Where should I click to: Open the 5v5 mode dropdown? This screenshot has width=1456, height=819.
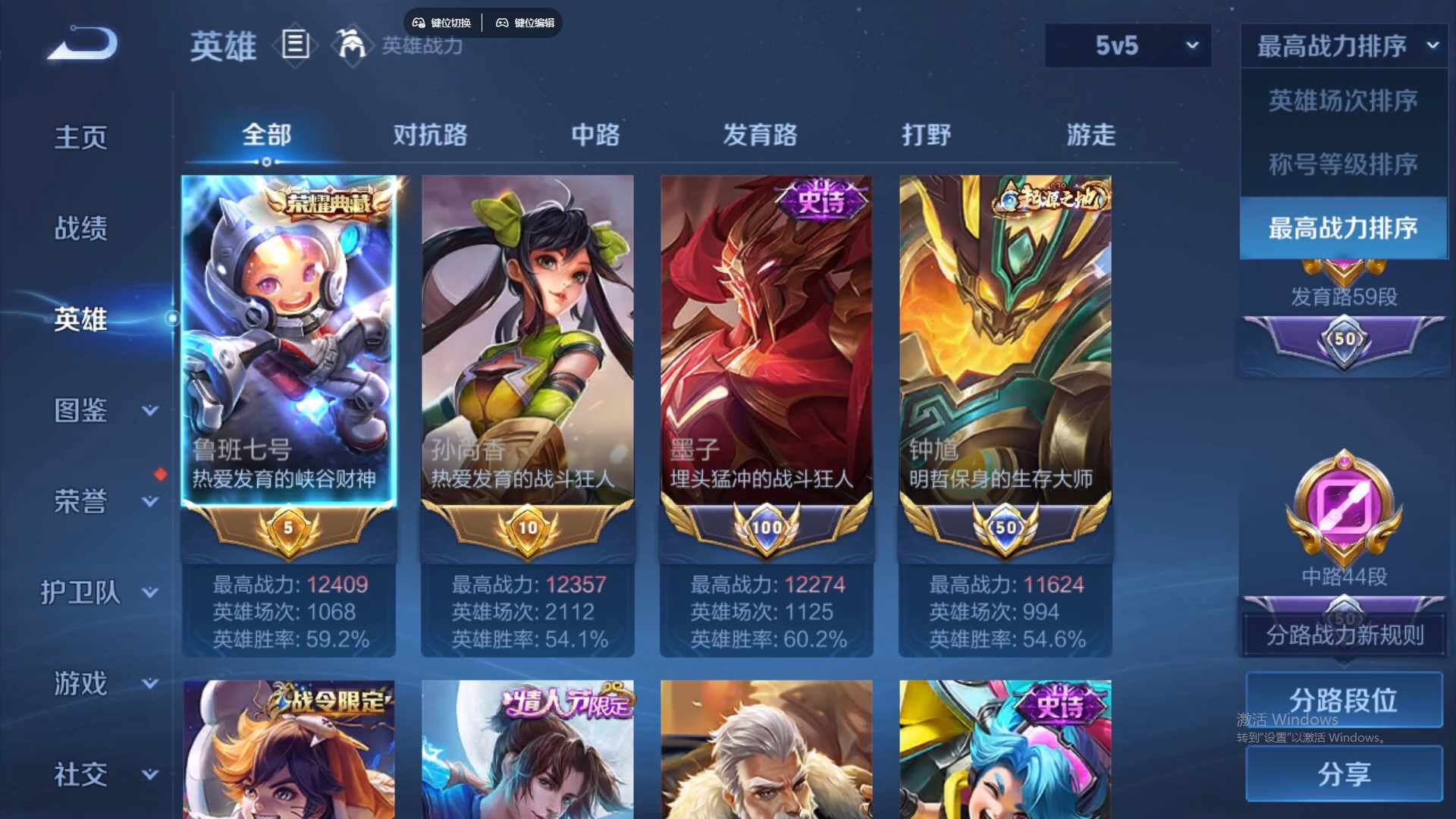click(x=1128, y=45)
